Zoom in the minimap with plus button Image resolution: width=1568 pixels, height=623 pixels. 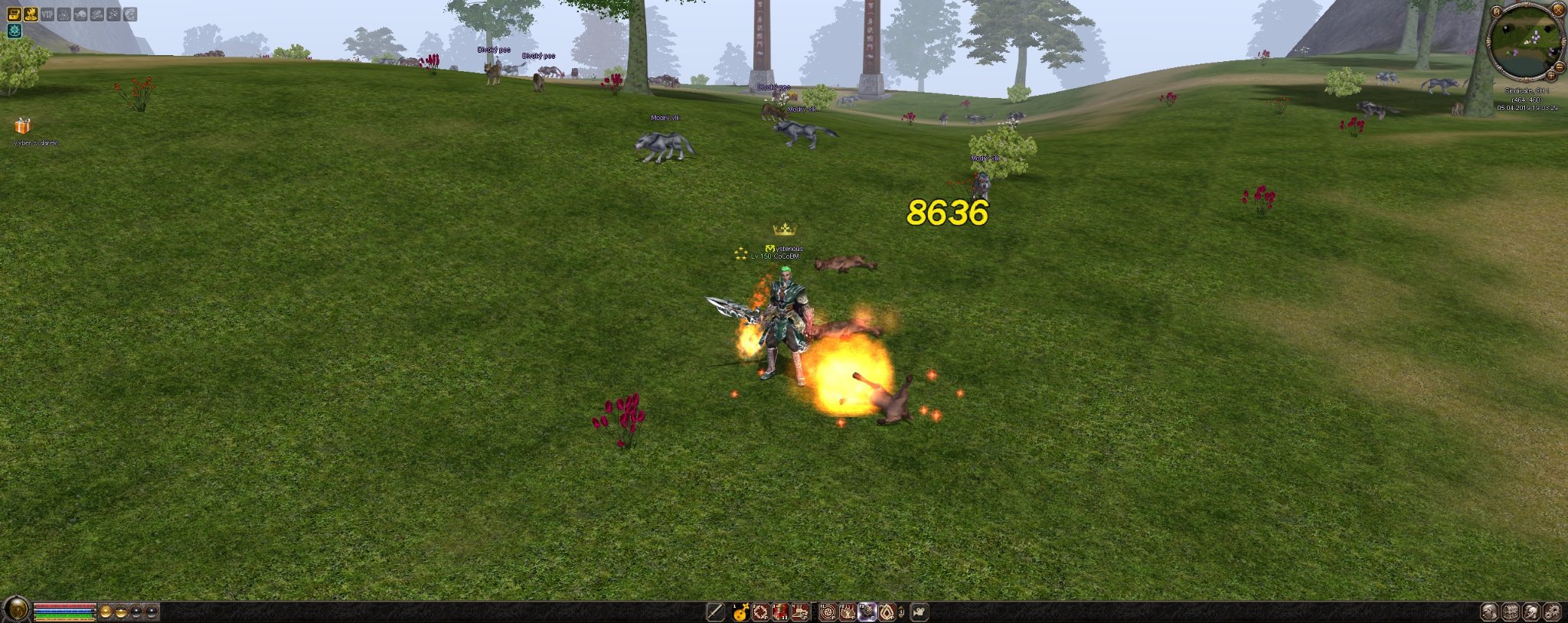[x=1550, y=76]
